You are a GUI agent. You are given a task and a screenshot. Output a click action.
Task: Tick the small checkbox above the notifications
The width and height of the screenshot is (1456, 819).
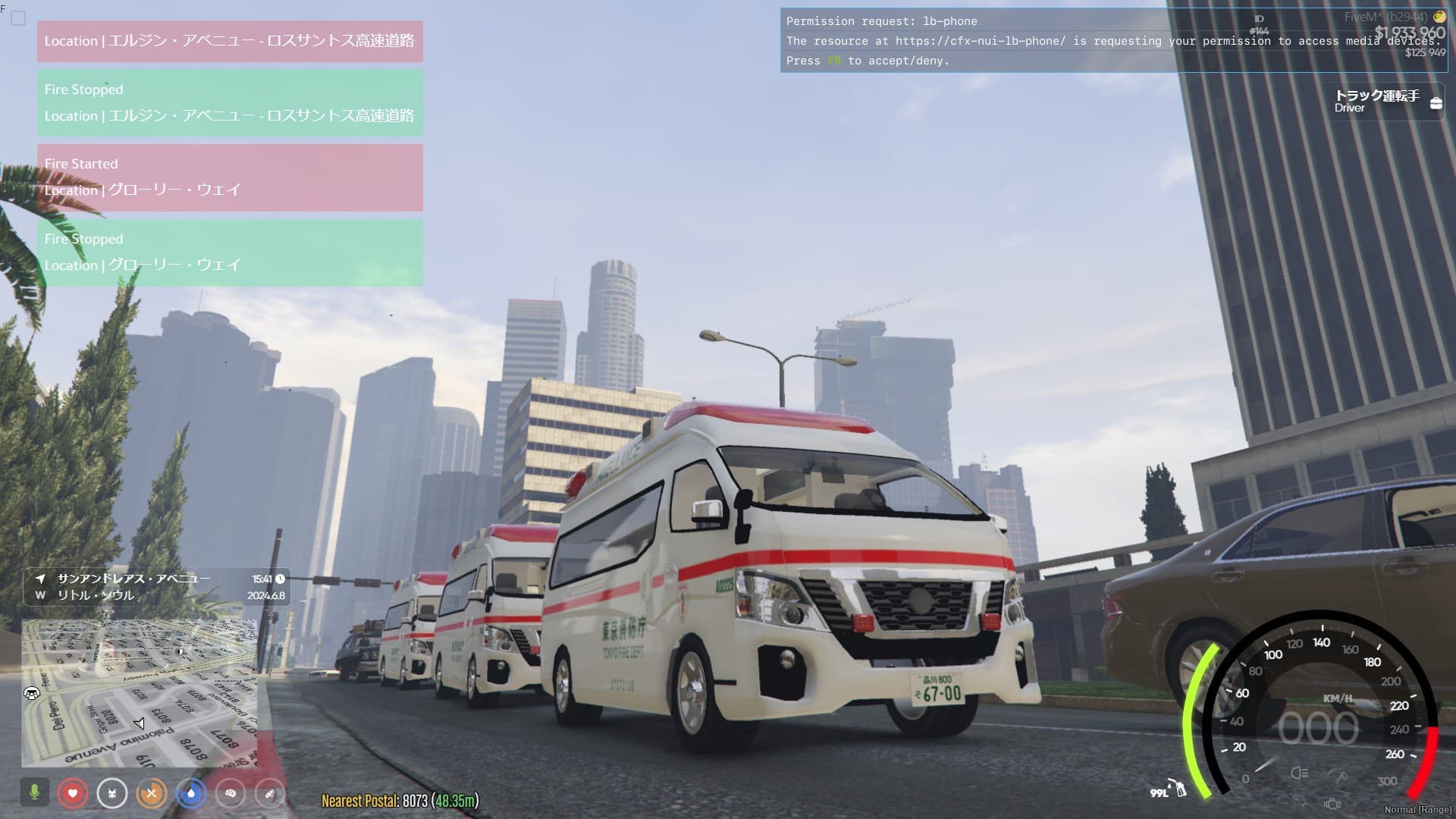point(18,18)
